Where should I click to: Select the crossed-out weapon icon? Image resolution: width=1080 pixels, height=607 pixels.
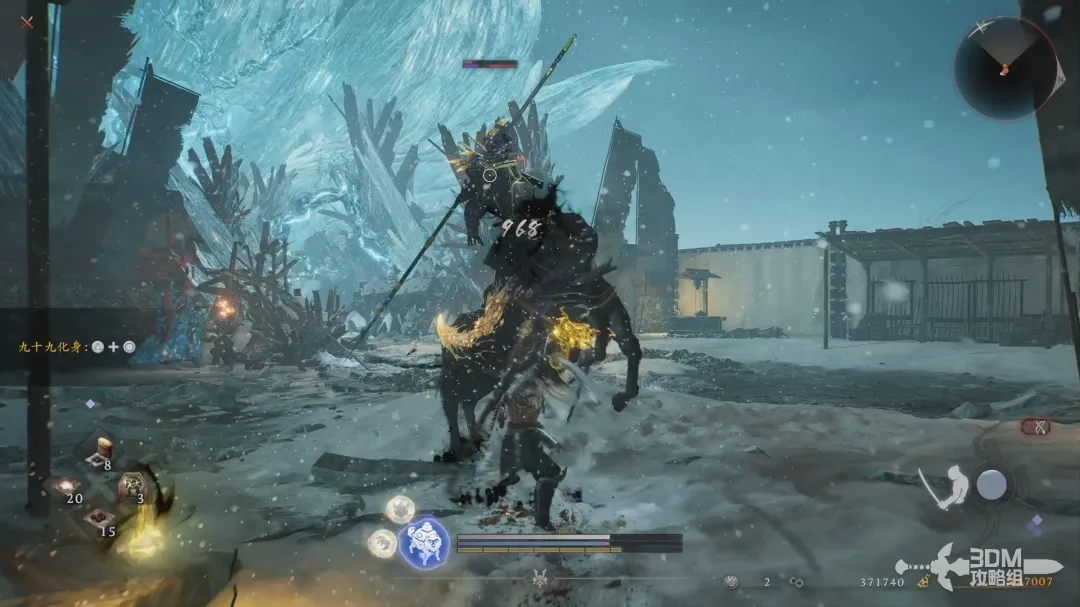pos(1036,427)
